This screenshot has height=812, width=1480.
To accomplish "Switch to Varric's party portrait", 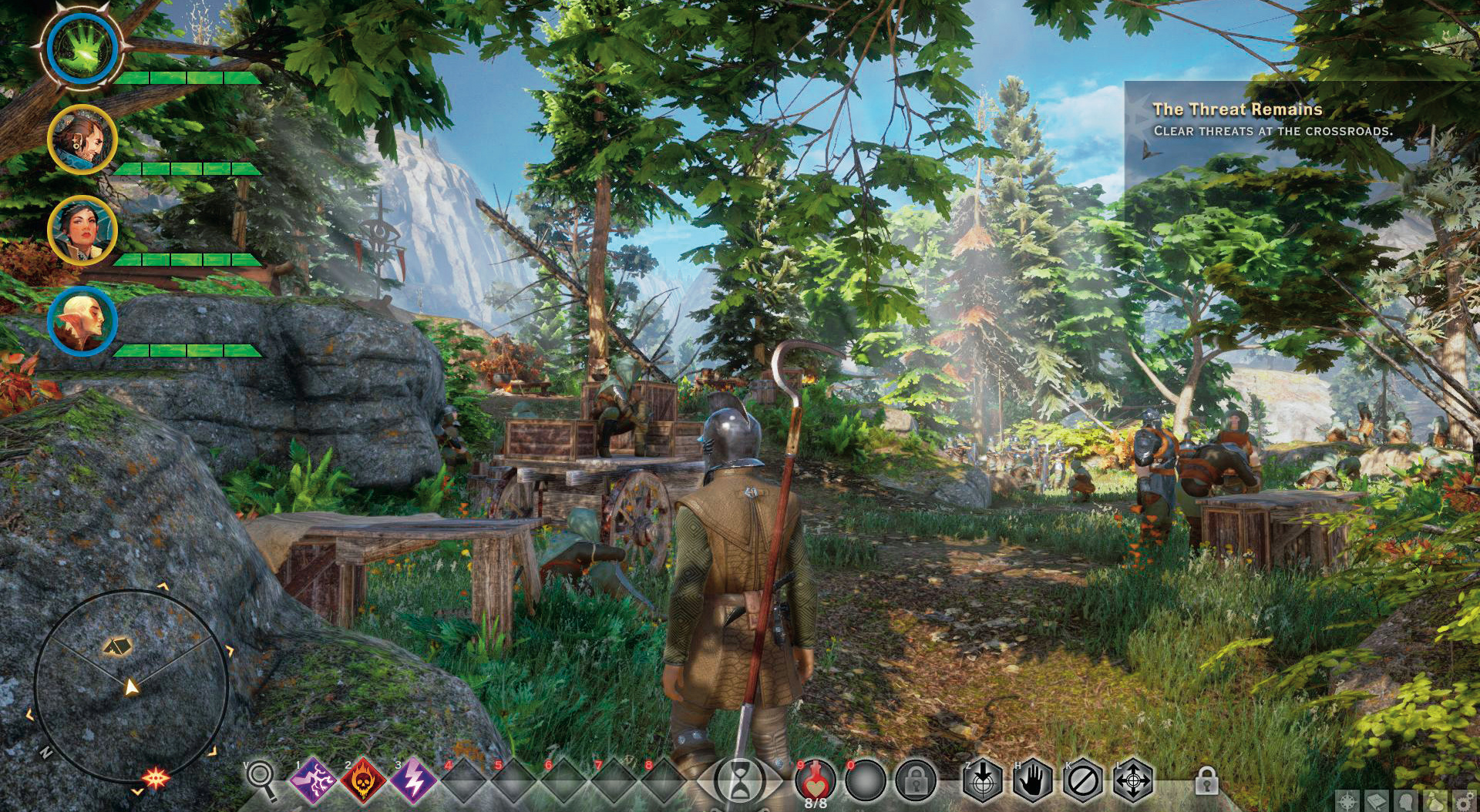I will tap(82, 139).
